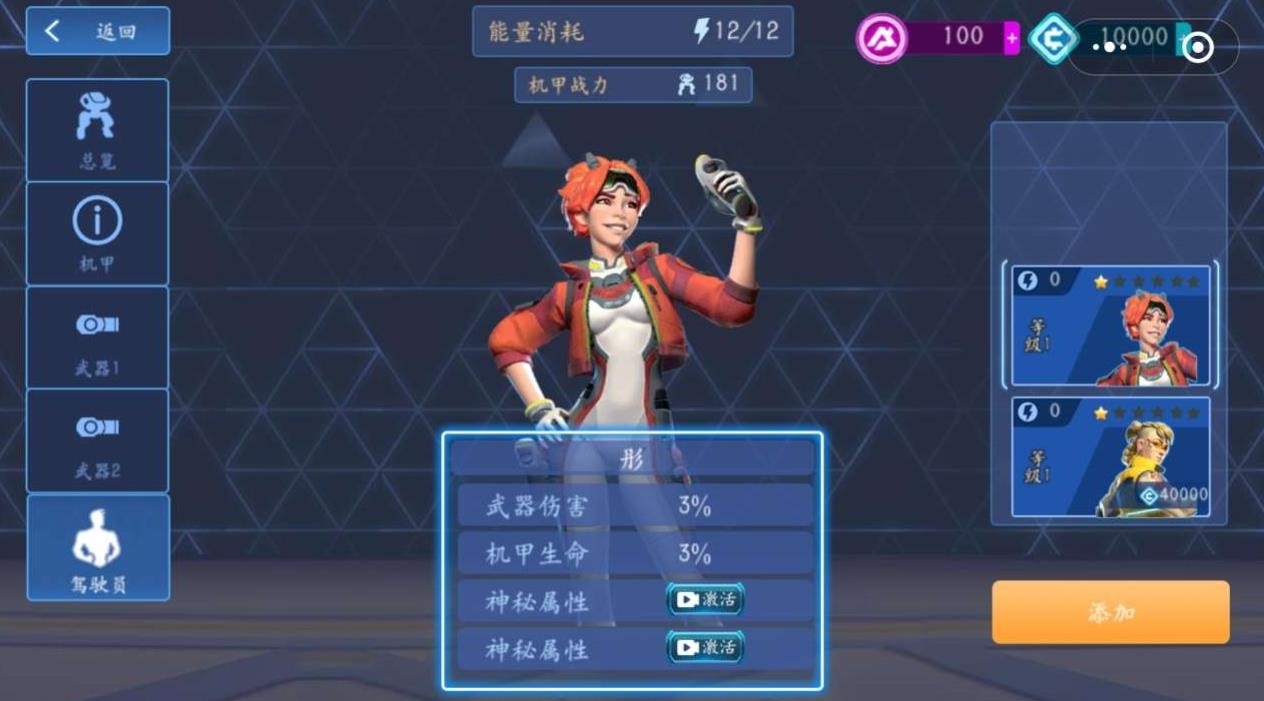This screenshot has height=701, width=1264.
Task: Choose the 驾驶员 pilot tab
Action: pyautogui.click(x=97, y=548)
